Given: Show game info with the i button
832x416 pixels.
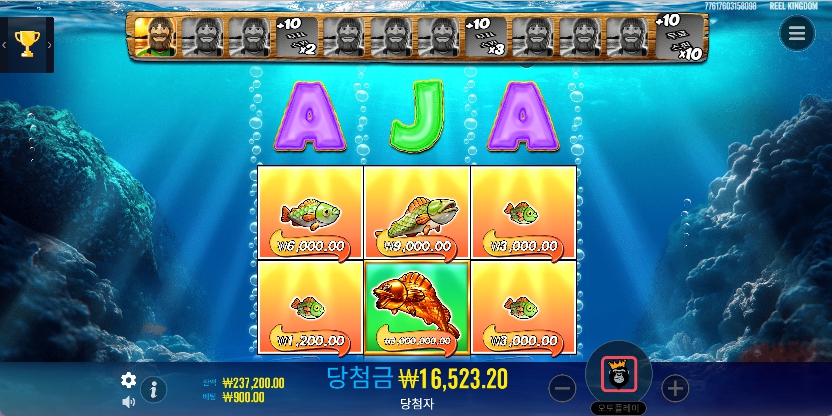Looking at the screenshot, I should click(x=154, y=389).
